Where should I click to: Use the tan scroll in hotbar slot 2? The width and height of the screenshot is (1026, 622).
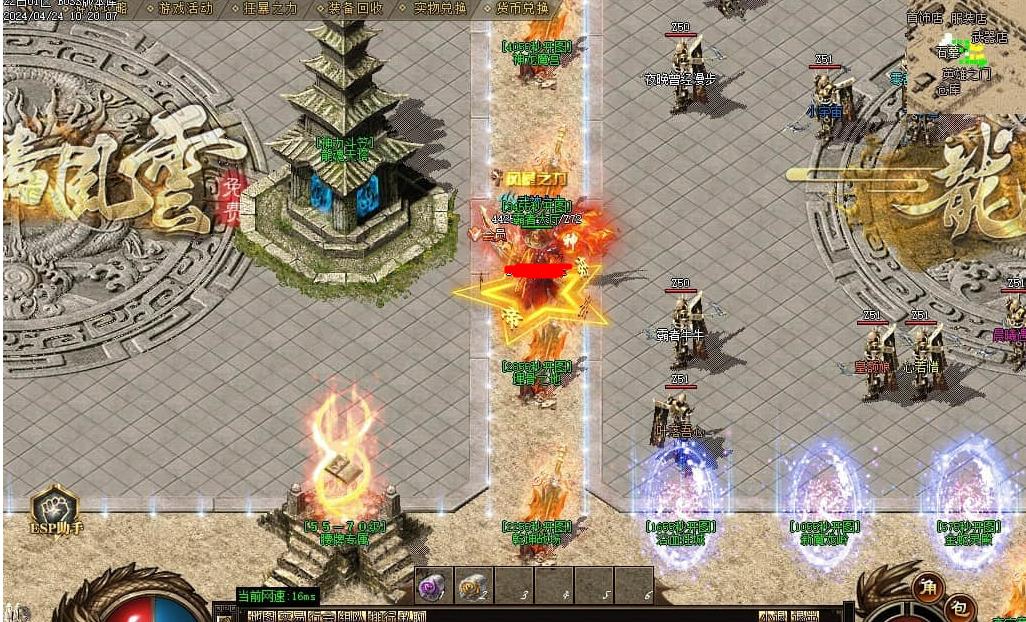click(x=471, y=587)
